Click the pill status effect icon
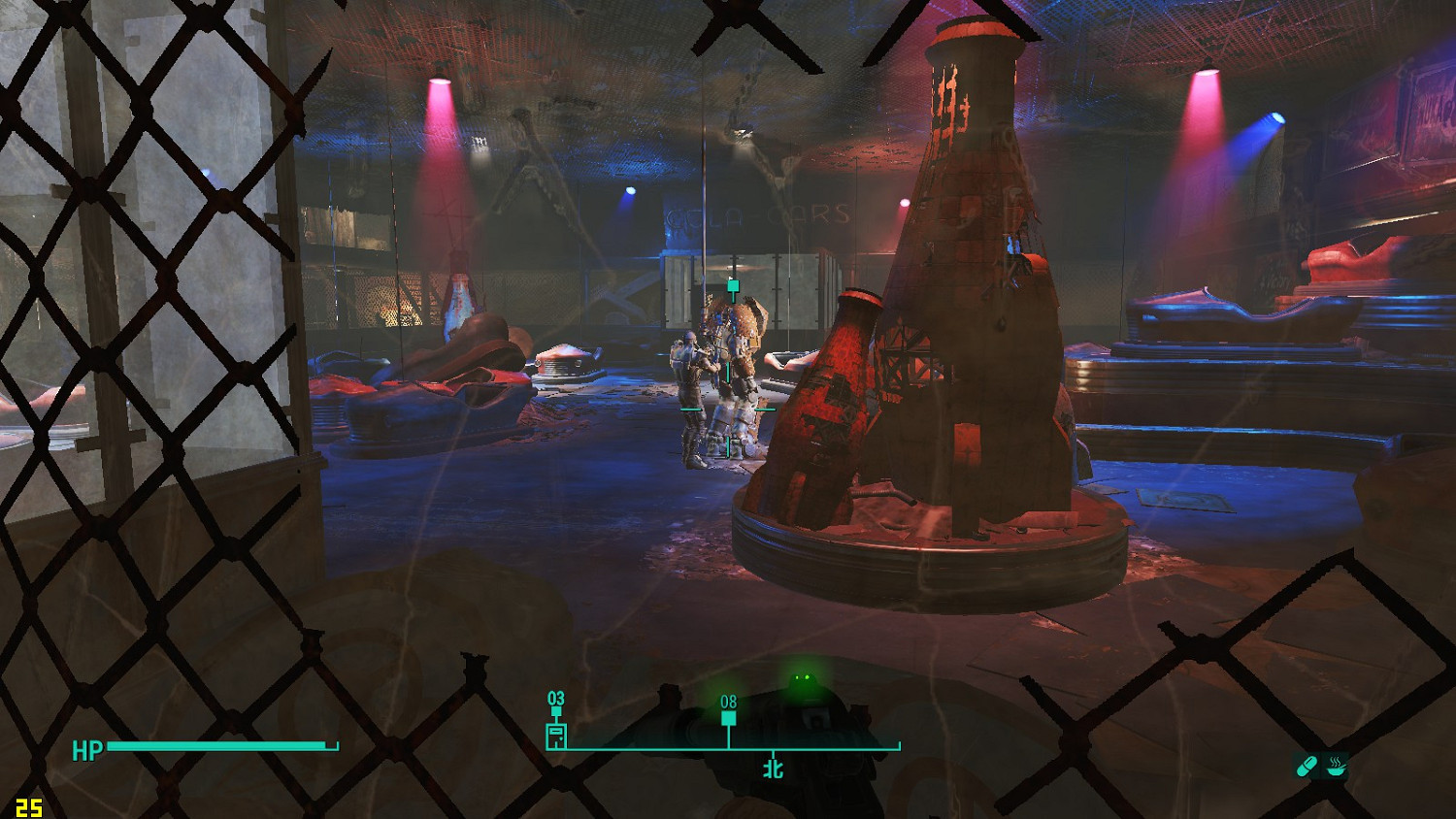The image size is (1456, 819). pos(1307,767)
